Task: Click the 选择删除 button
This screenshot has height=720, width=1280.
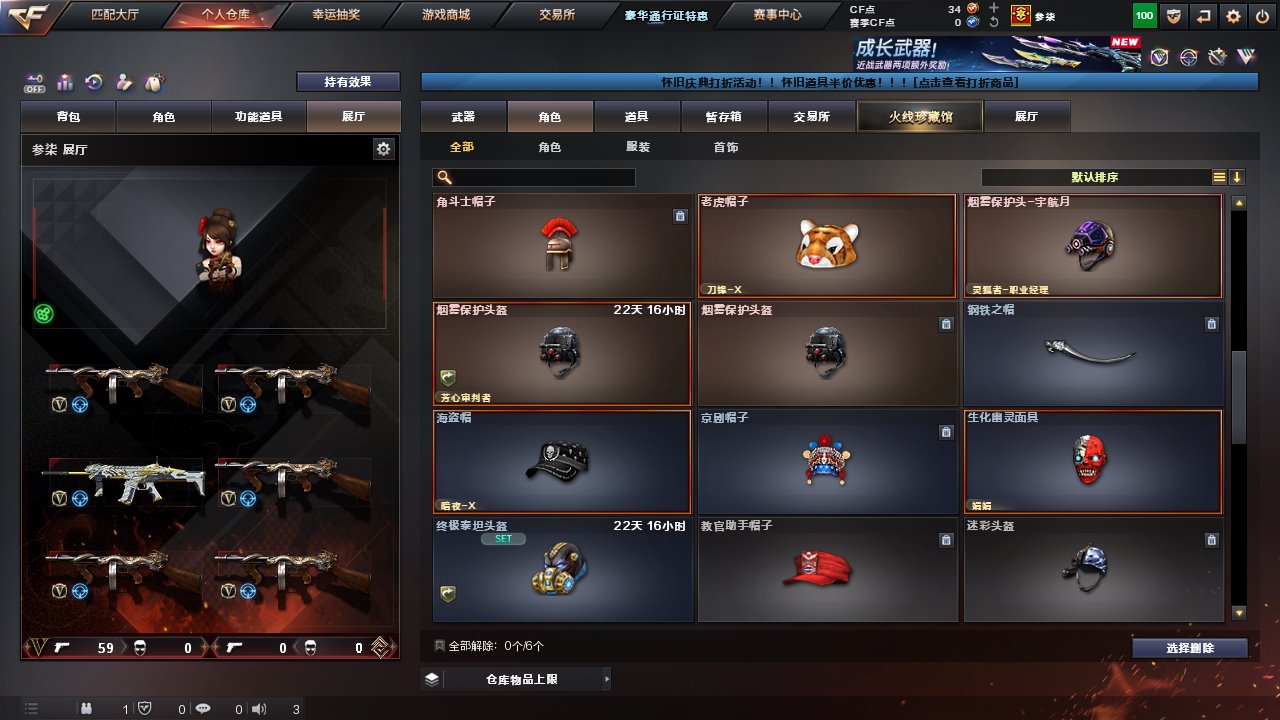Action: [1190, 648]
